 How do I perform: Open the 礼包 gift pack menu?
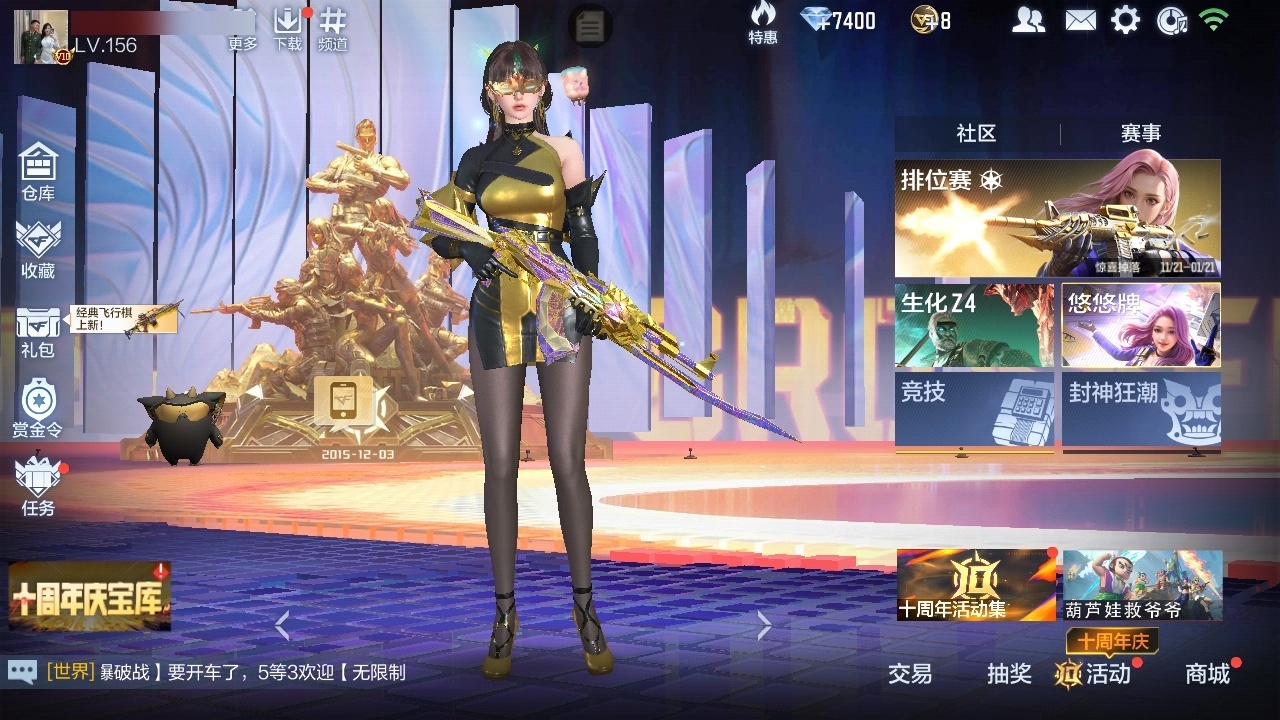point(38,332)
